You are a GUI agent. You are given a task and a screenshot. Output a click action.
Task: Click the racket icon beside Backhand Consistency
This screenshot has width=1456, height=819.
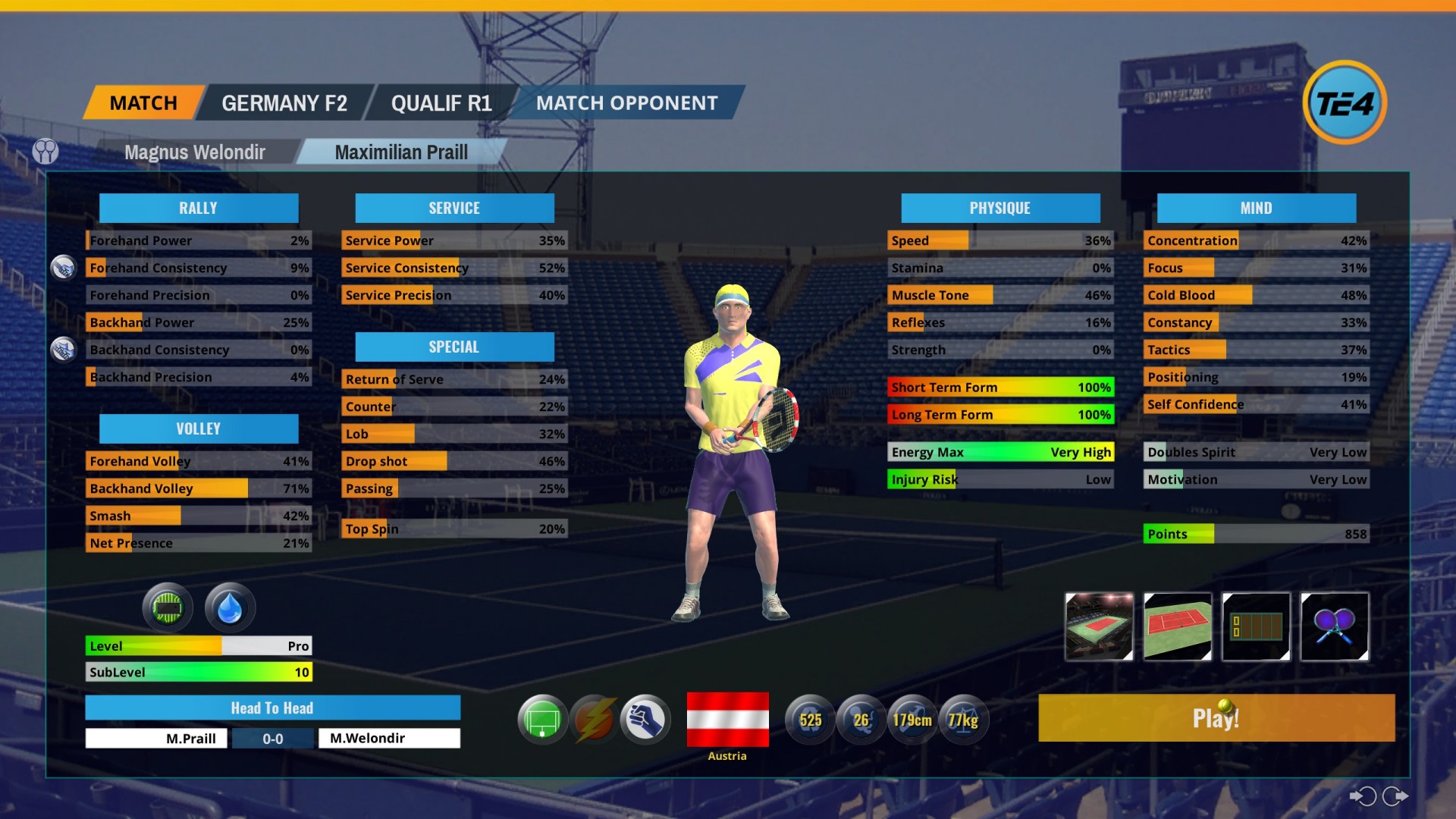coord(63,350)
